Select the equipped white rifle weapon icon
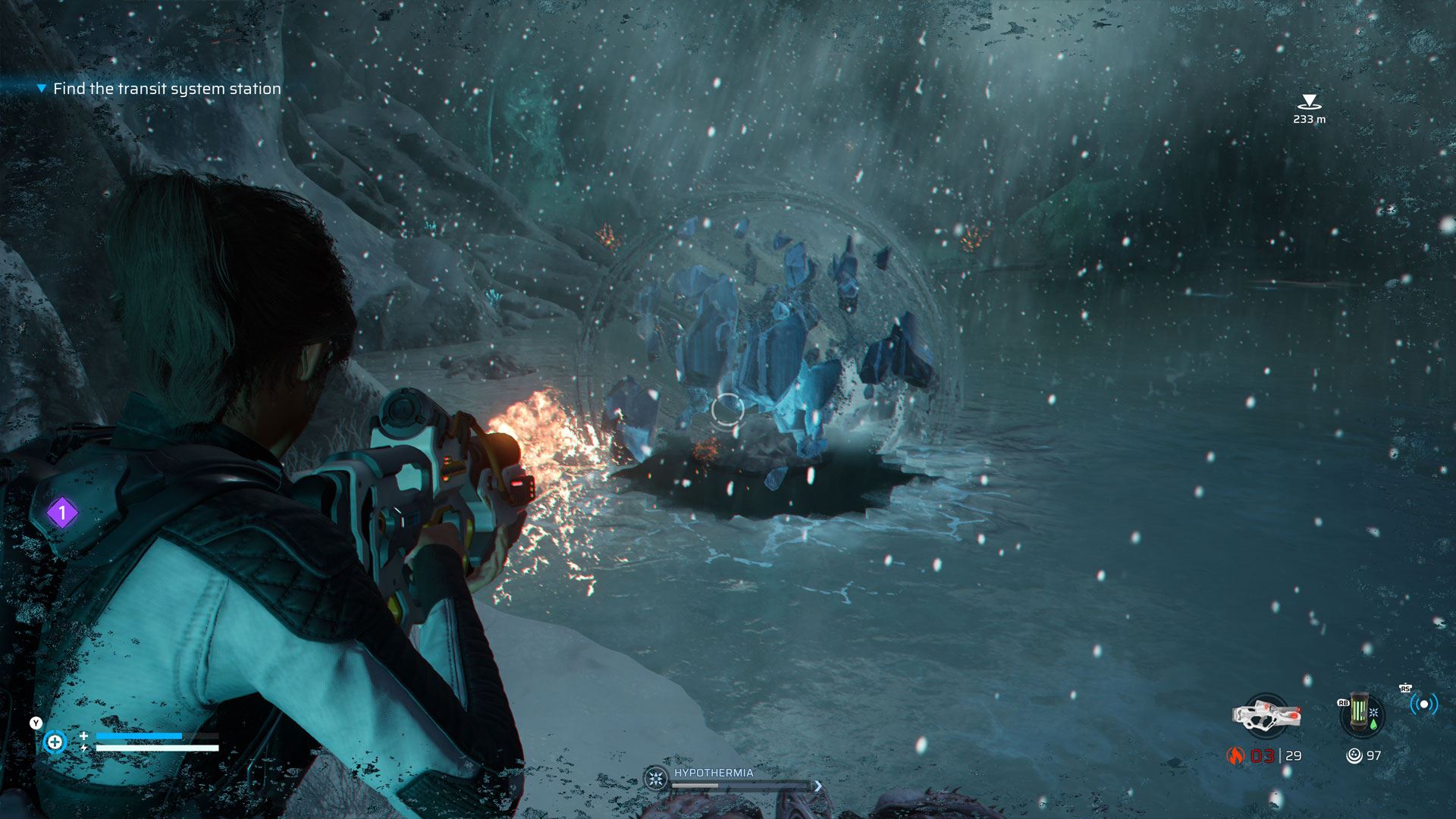The image size is (1456, 819). point(1265,715)
